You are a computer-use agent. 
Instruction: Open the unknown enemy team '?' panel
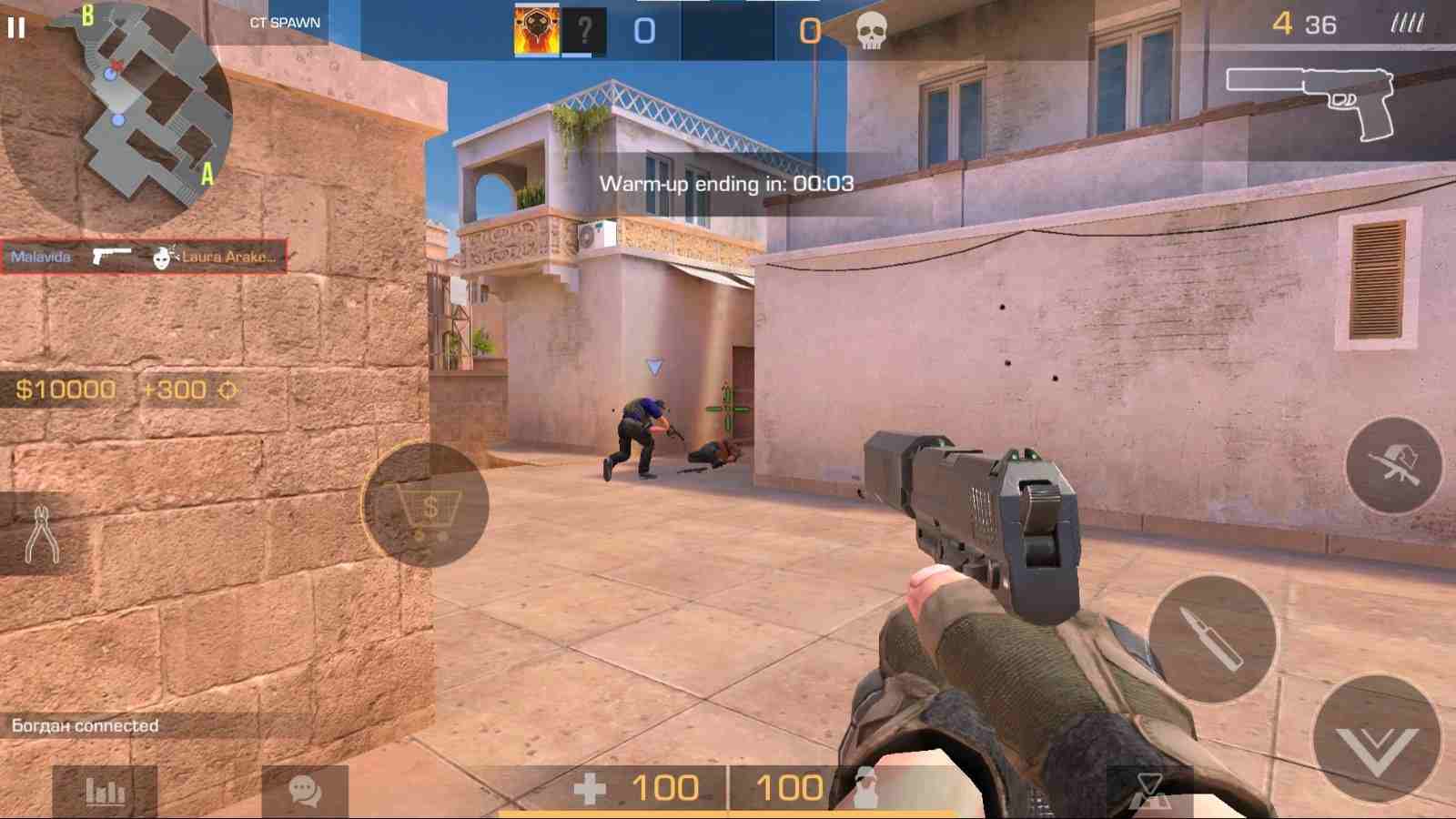585,29
